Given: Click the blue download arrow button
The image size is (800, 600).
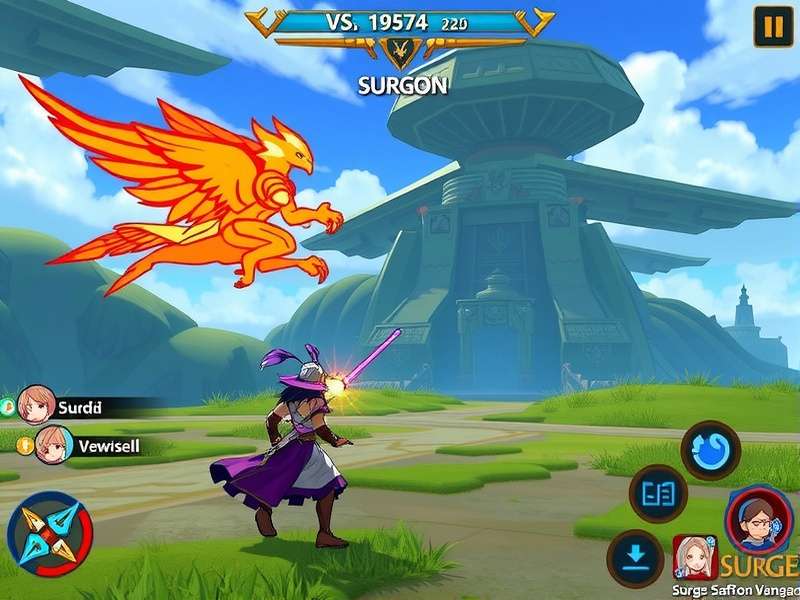Looking at the screenshot, I should 635,558.
